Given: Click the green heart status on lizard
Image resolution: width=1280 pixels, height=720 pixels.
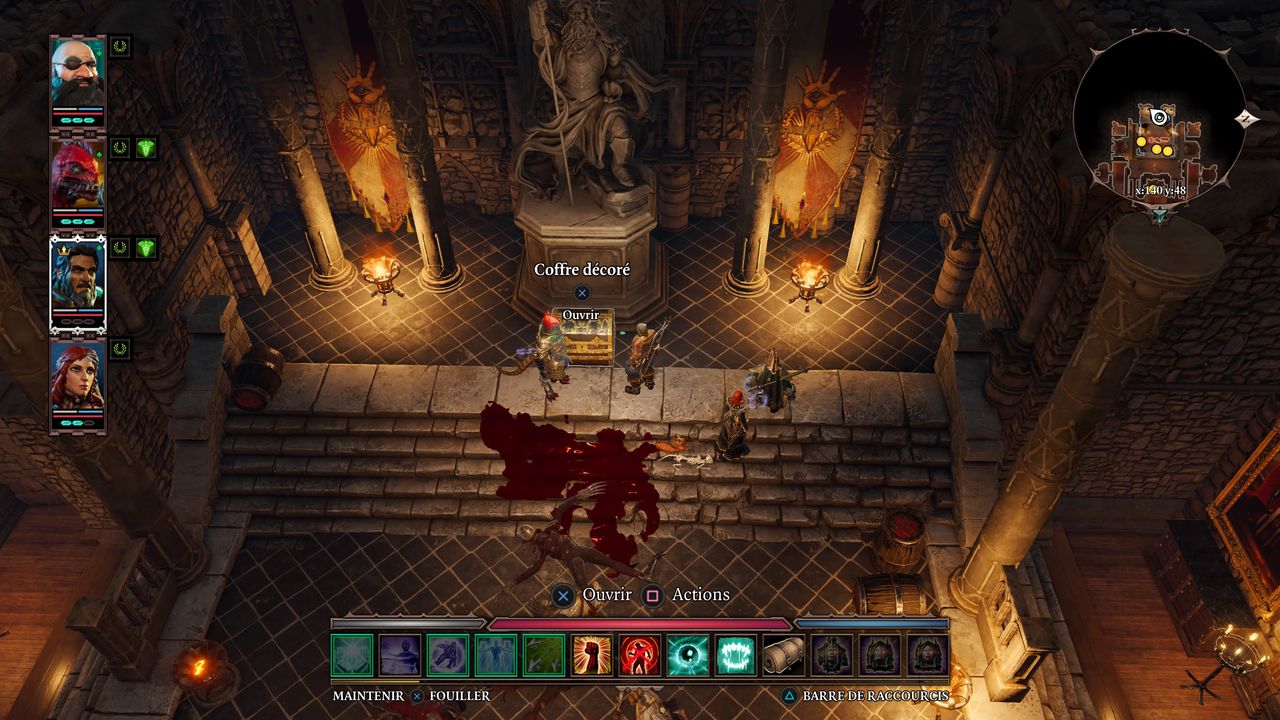Looking at the screenshot, I should pos(147,148).
